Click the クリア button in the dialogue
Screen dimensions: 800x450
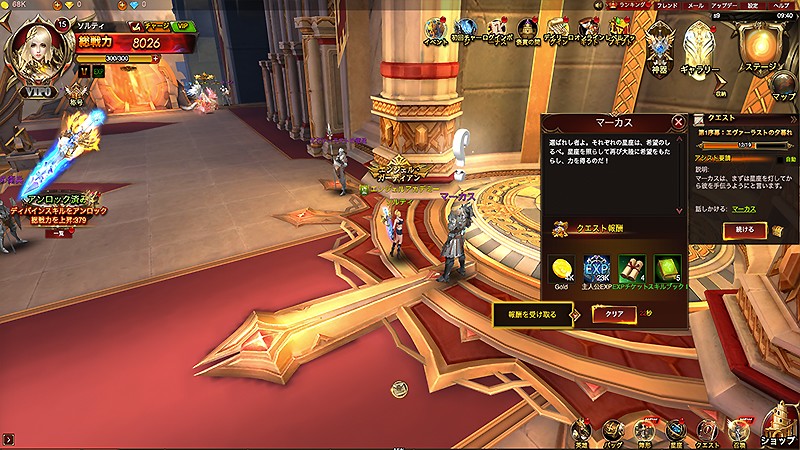tap(613, 314)
